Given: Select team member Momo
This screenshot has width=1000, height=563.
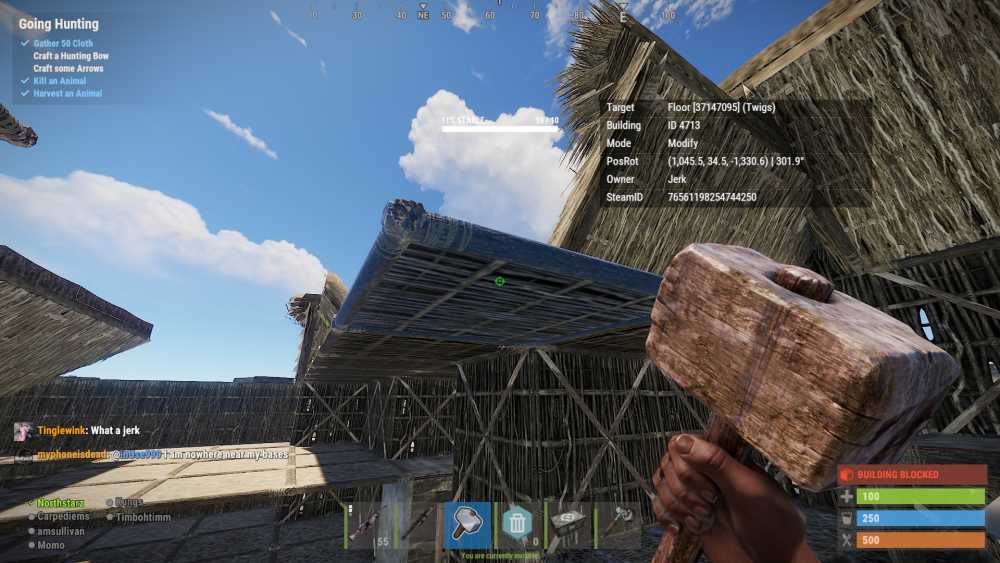Looking at the screenshot, I should pyautogui.click(x=51, y=545).
